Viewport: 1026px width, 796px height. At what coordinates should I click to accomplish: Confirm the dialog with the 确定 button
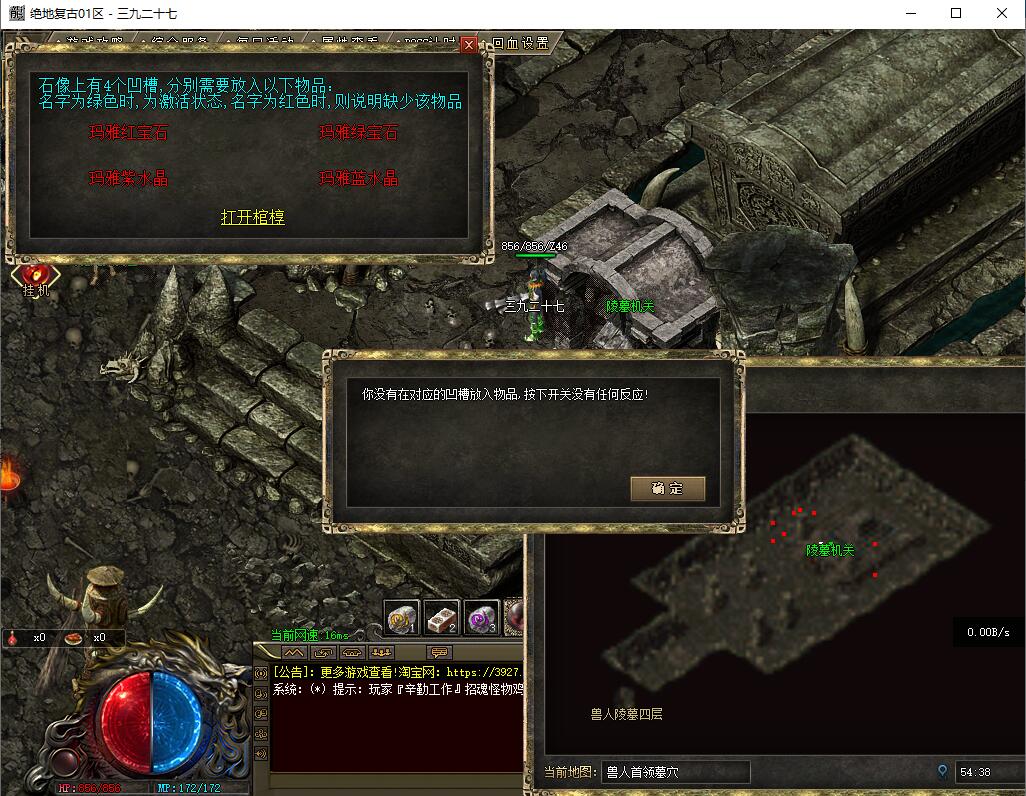coord(667,489)
